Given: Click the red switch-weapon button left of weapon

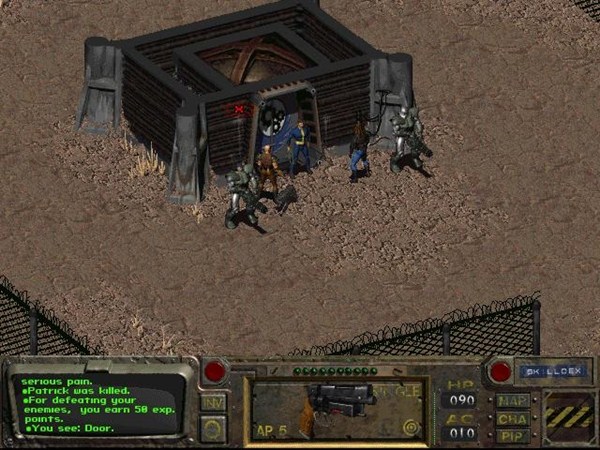Looking at the screenshot, I should click(214, 372).
